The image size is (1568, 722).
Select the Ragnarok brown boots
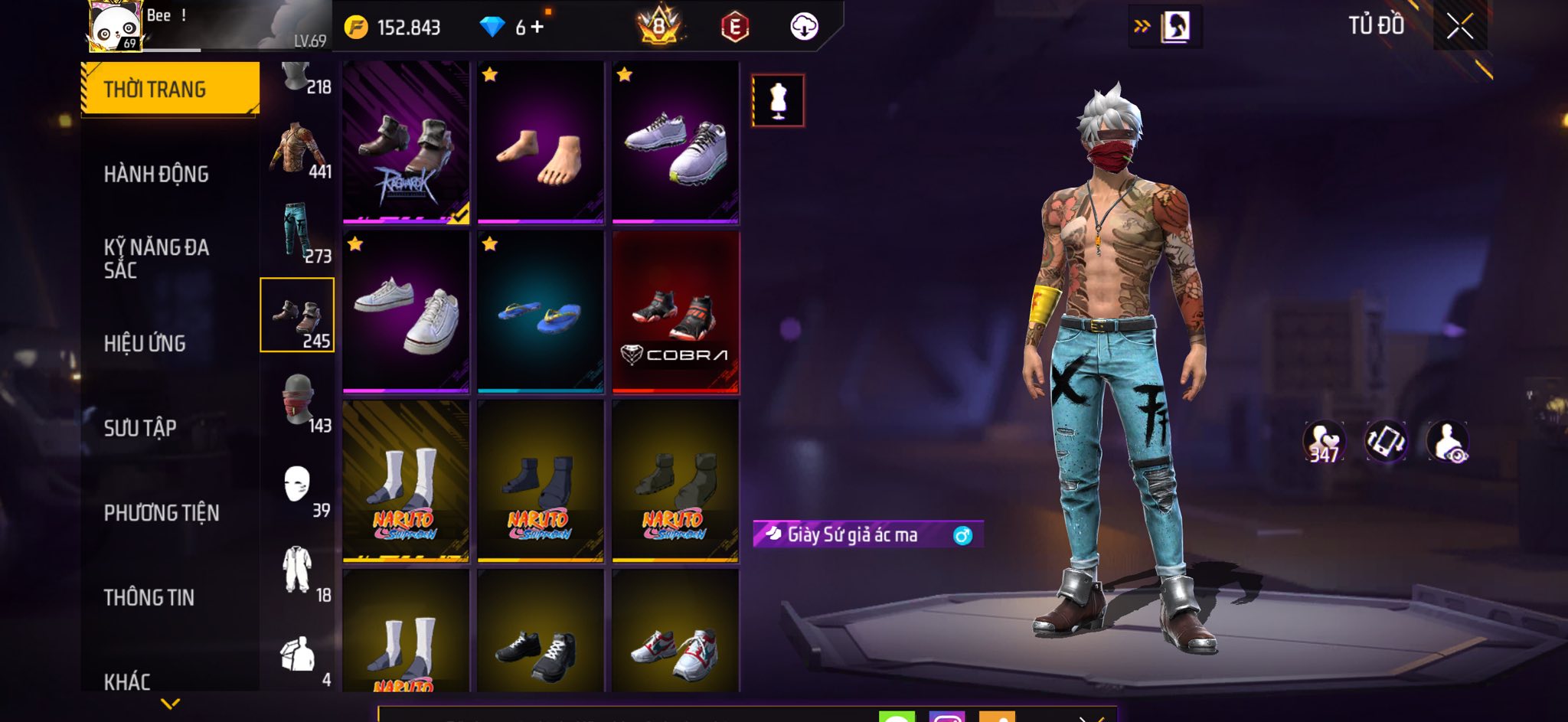tap(406, 143)
